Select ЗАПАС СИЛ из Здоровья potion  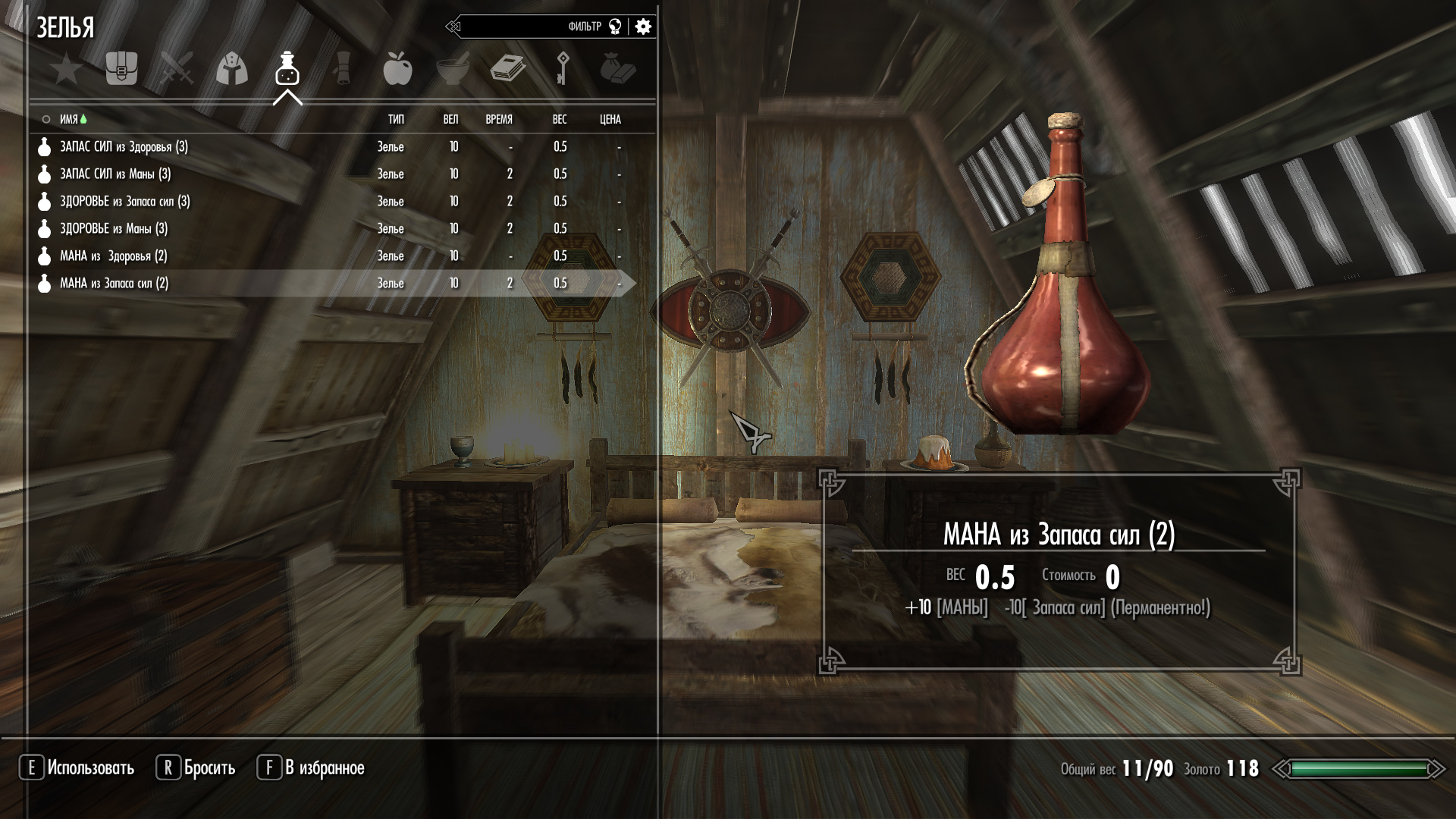click(124, 146)
